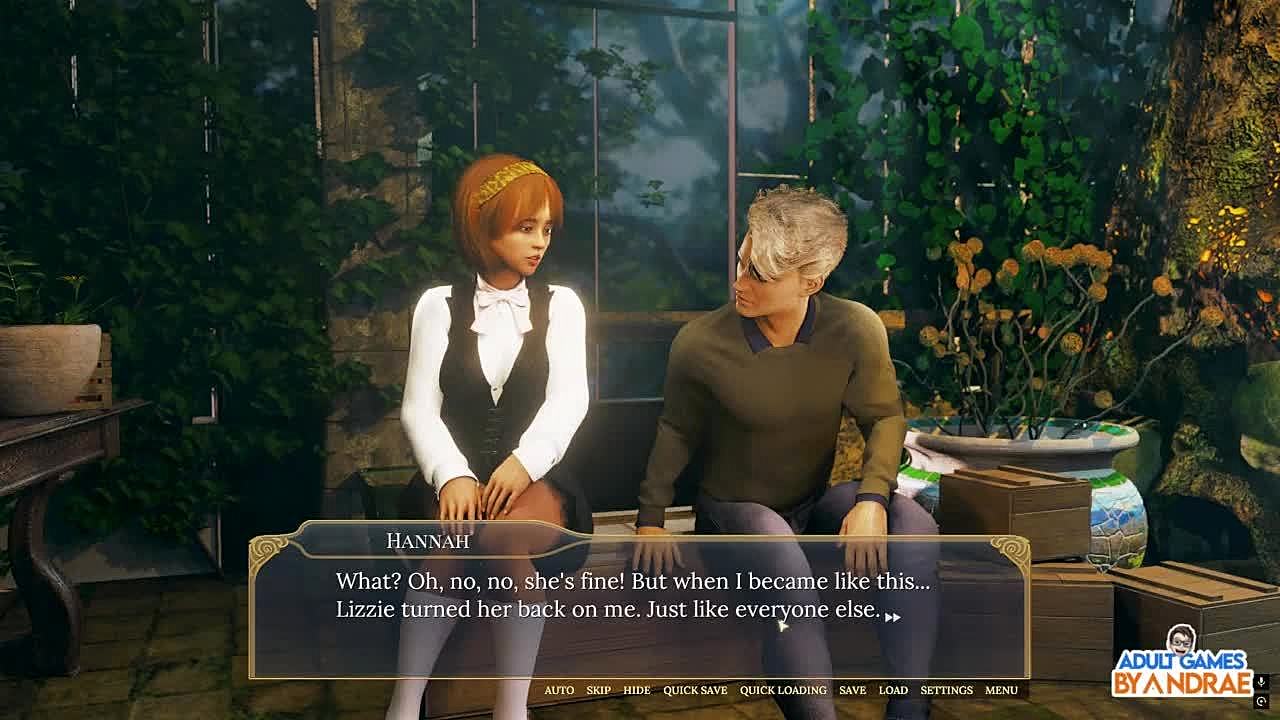This screenshot has height=720, width=1280.
Task: Open the Settings menu
Action: pyautogui.click(x=946, y=690)
